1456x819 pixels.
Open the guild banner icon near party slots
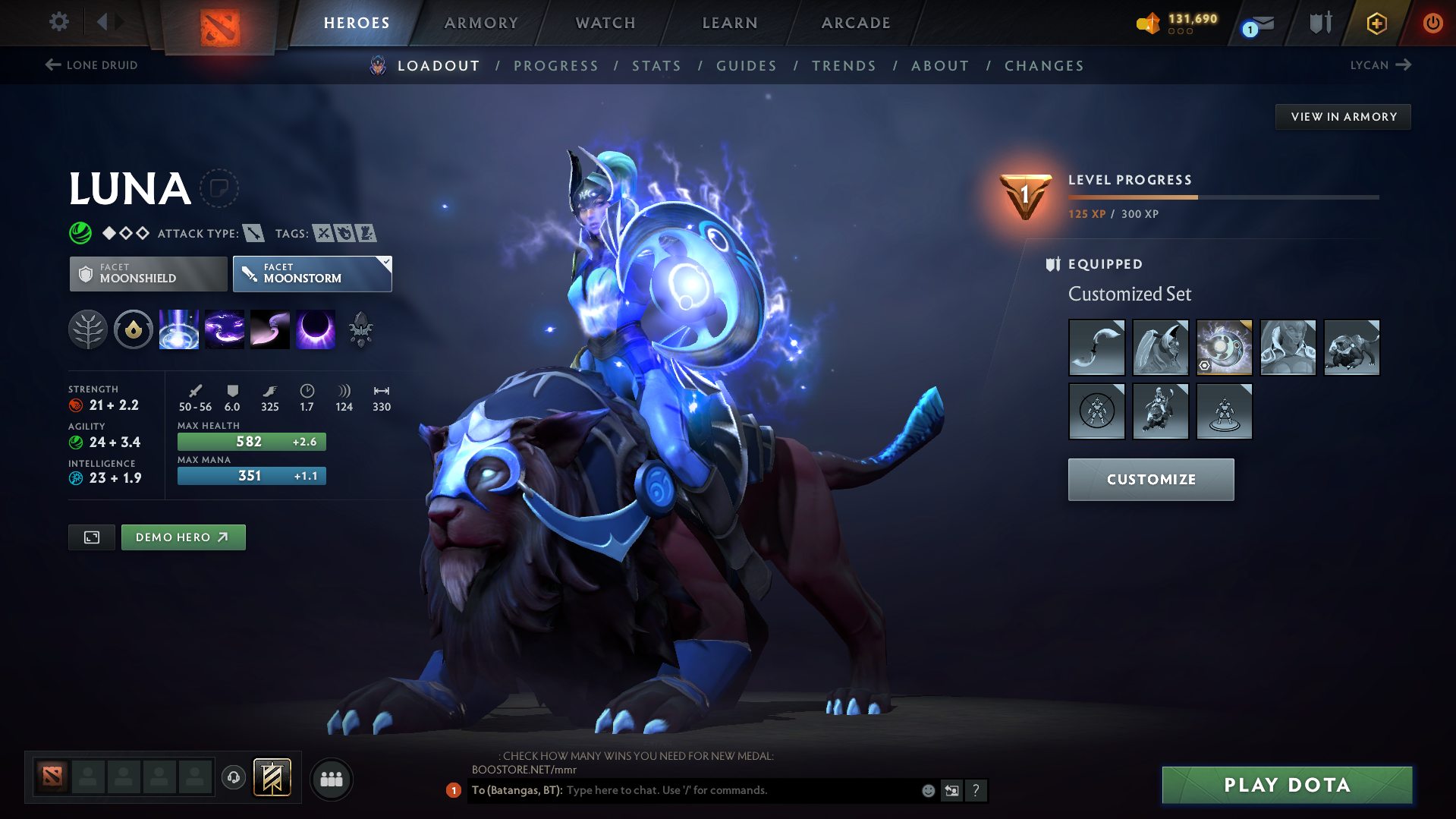click(x=273, y=778)
